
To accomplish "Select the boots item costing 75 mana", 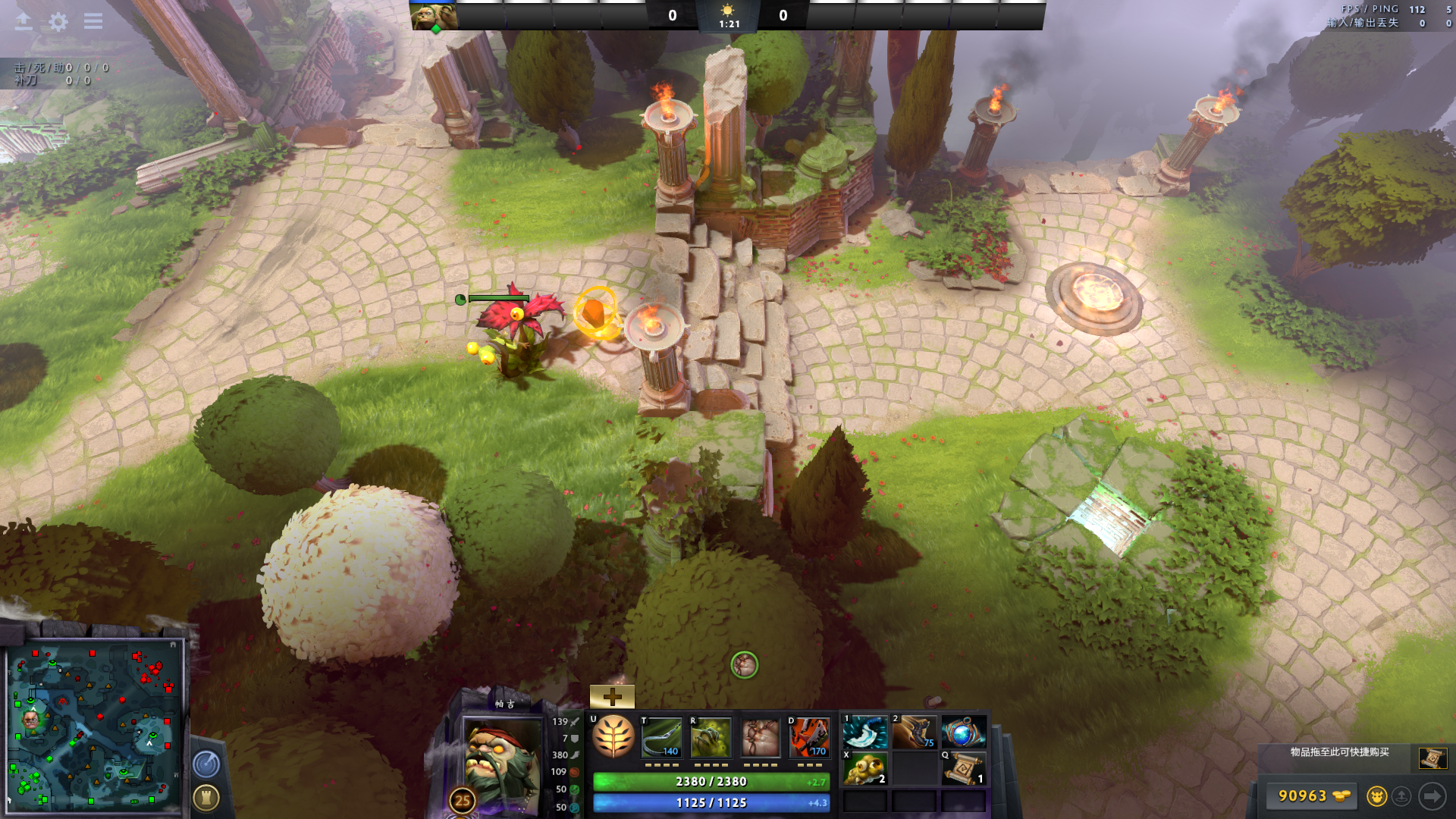I will 914,733.
